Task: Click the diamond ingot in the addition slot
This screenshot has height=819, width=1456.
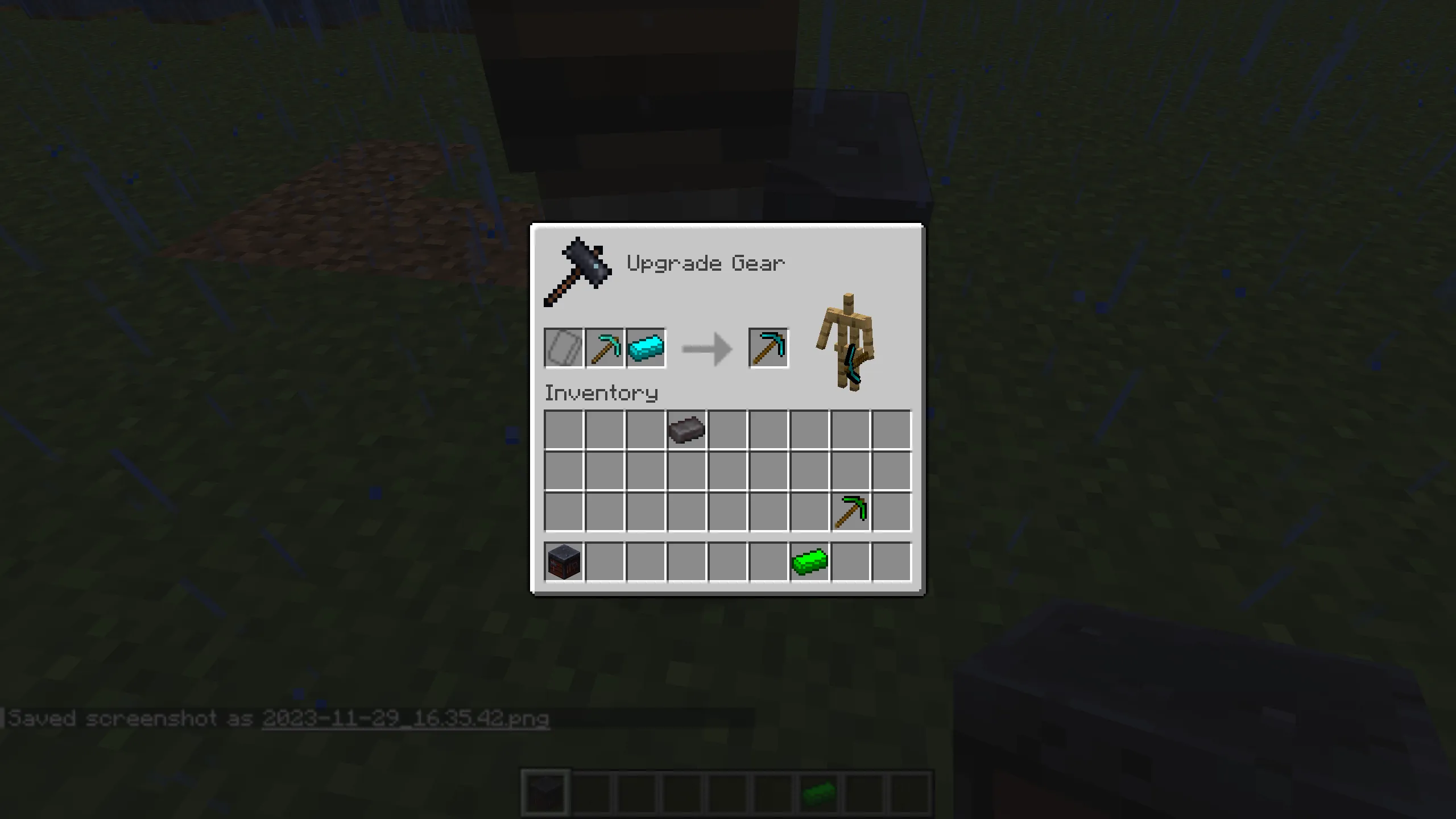Action: point(646,348)
